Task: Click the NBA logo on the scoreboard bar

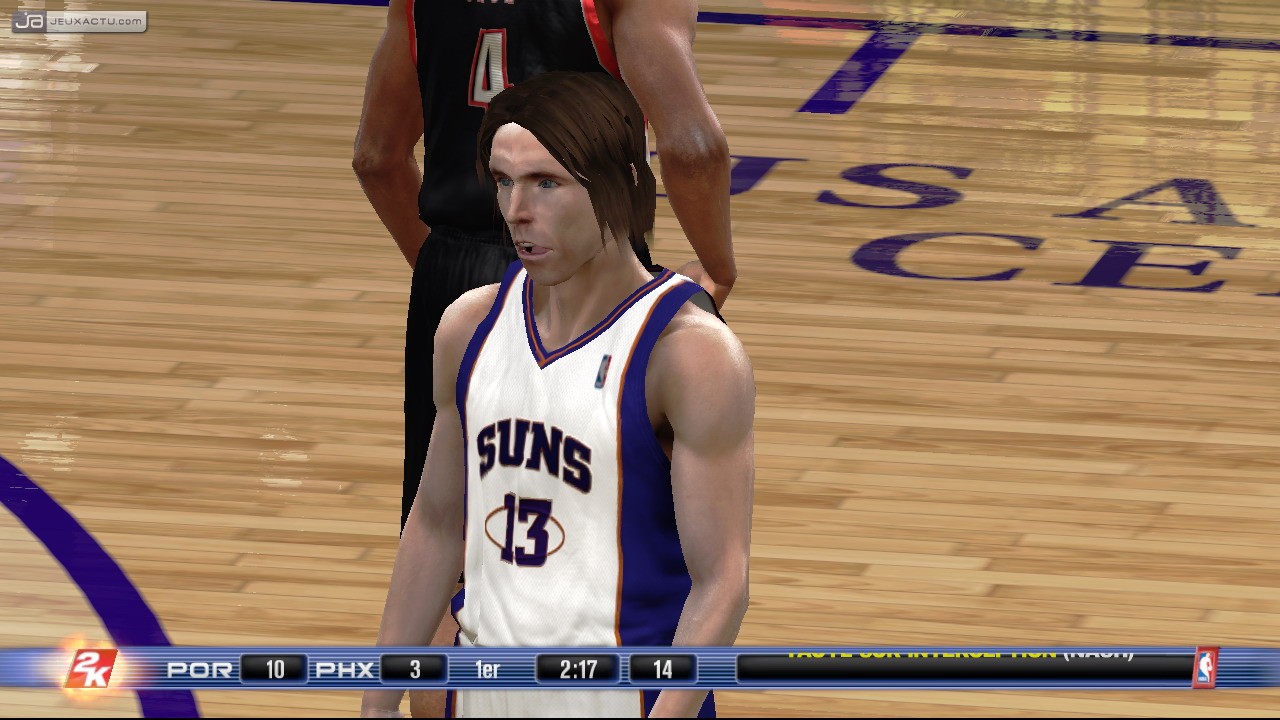Action: point(1205,667)
